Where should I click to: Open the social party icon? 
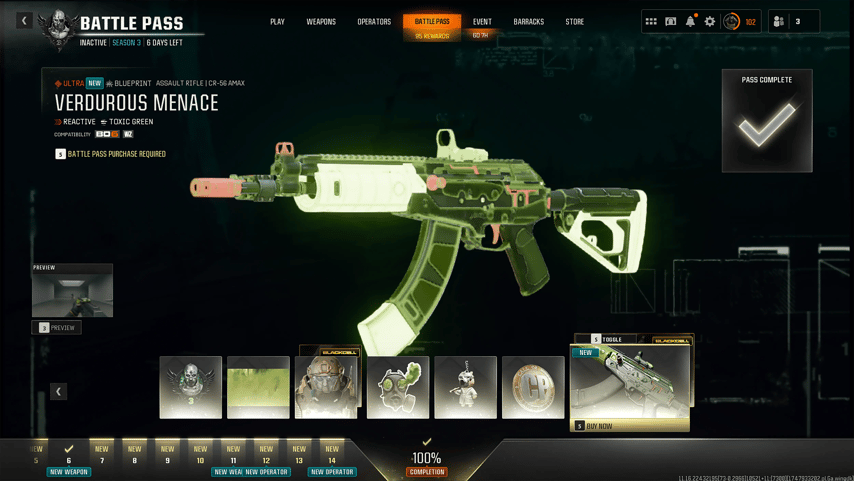(x=779, y=21)
